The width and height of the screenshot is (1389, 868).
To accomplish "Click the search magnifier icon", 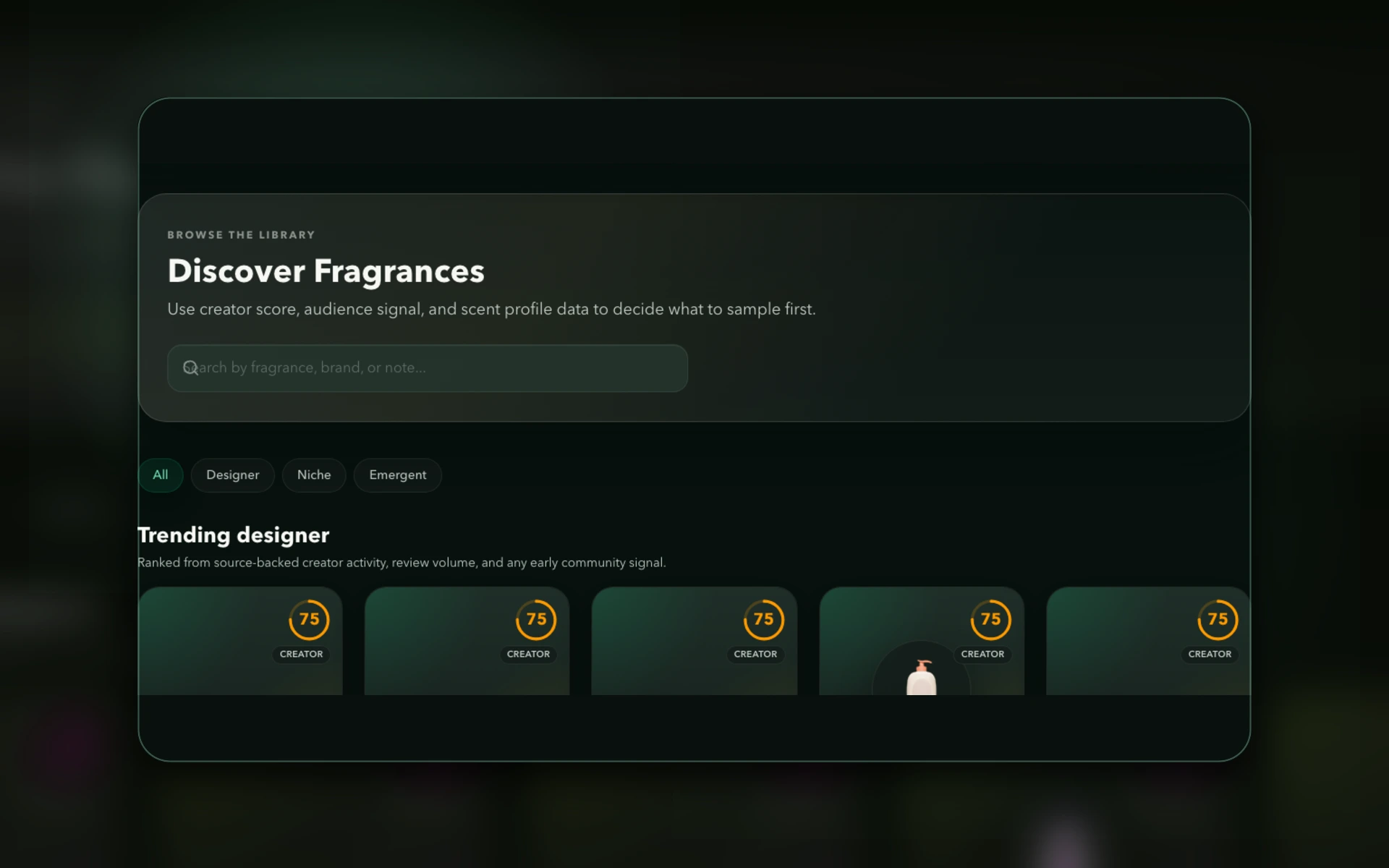I will [190, 368].
